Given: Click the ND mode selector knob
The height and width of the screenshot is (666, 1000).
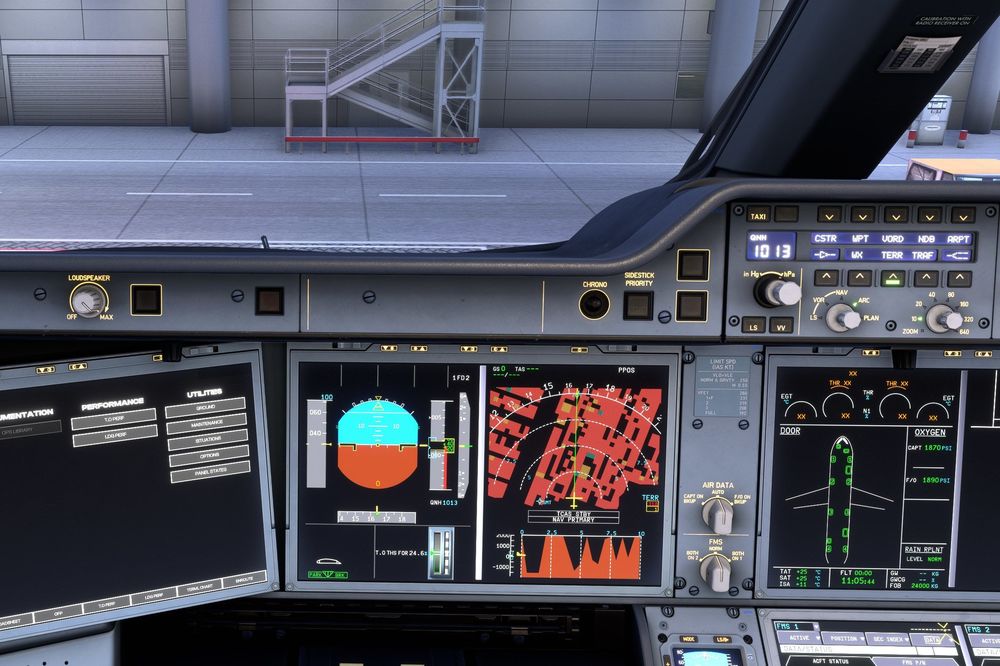Looking at the screenshot, I should 842,317.
